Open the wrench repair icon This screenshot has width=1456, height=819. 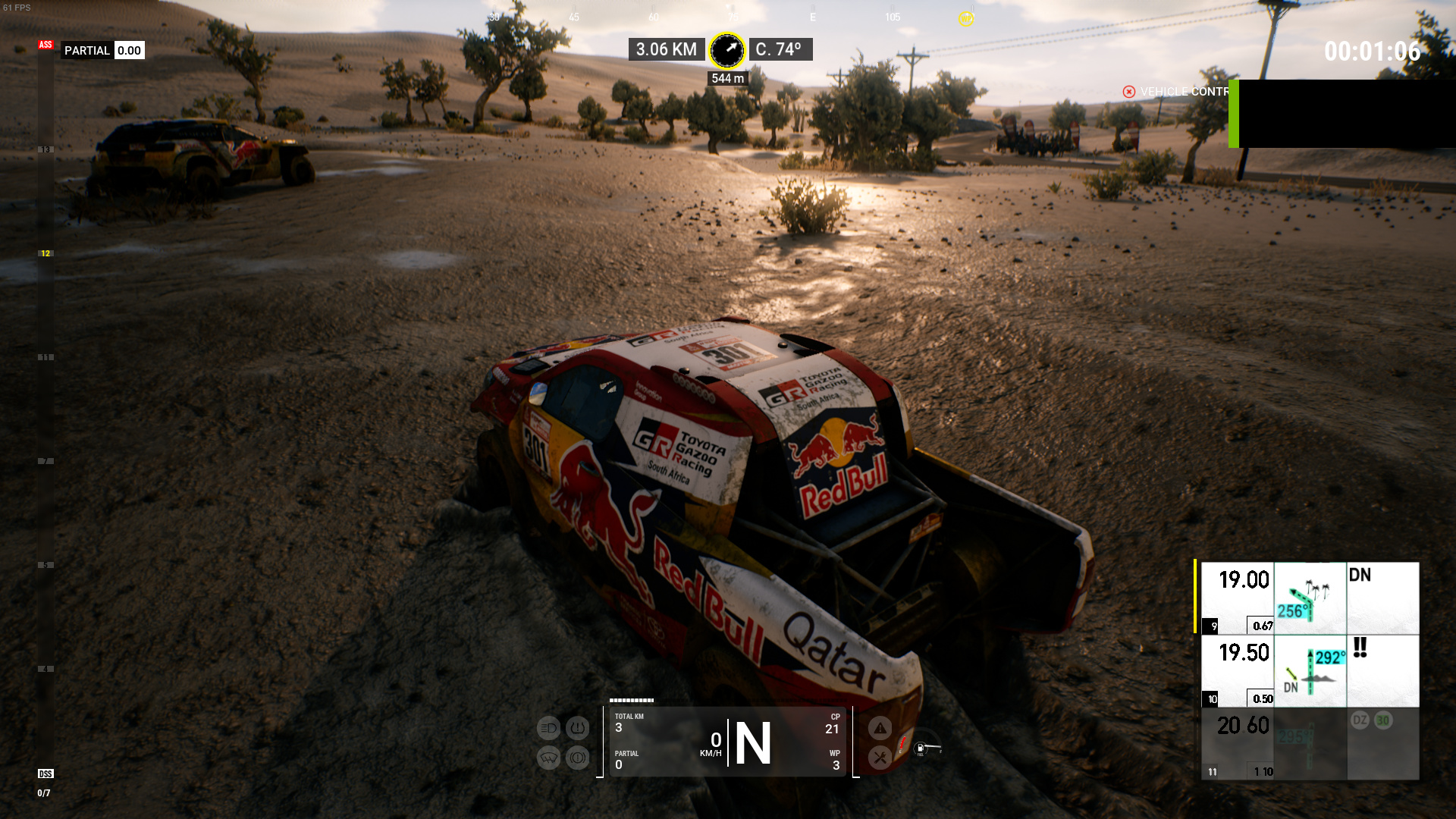click(x=880, y=758)
